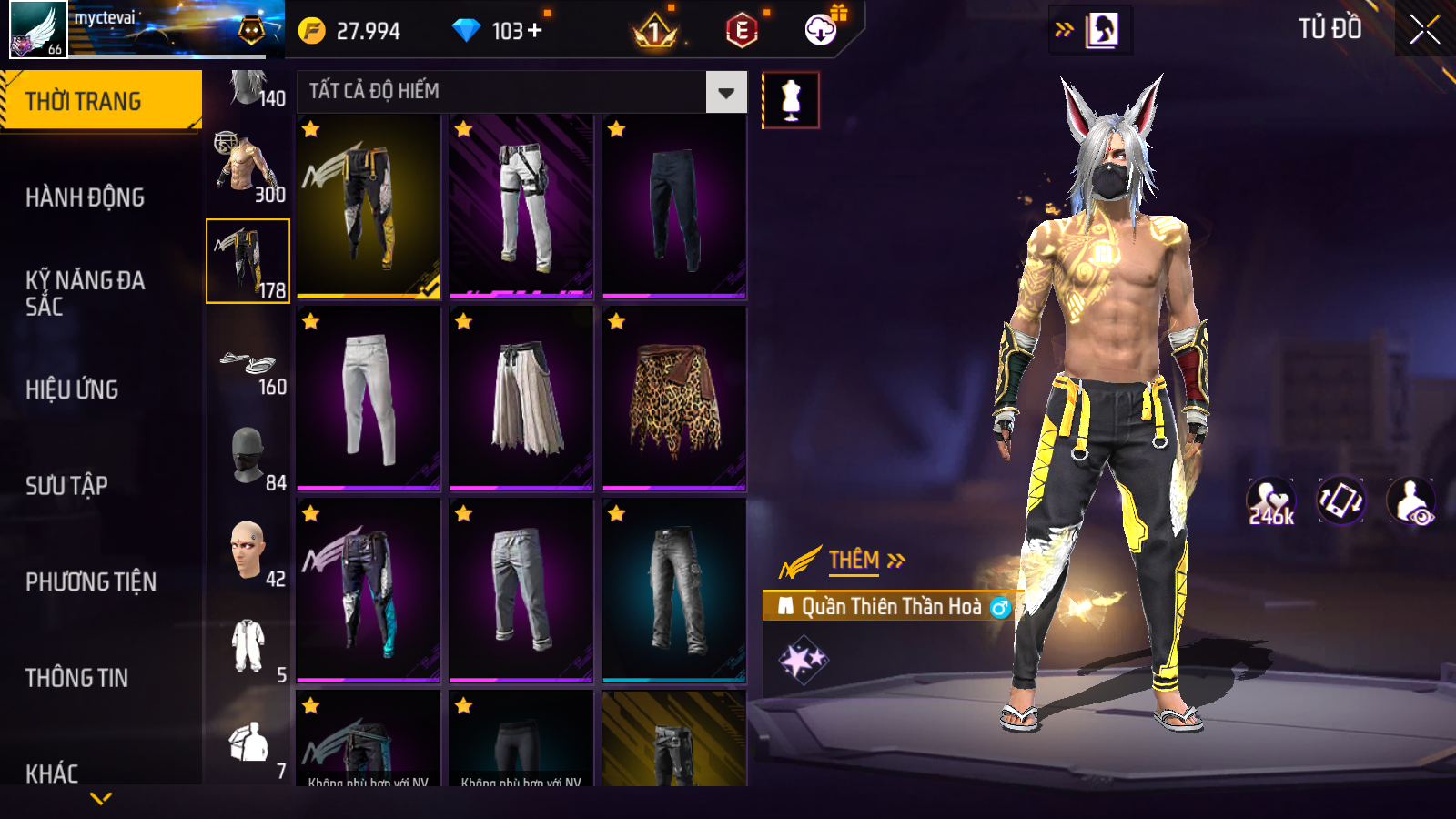Screen dimensions: 1456x819
Task: Select the Hiệu Ứng tab
Action: pyautogui.click(x=72, y=389)
